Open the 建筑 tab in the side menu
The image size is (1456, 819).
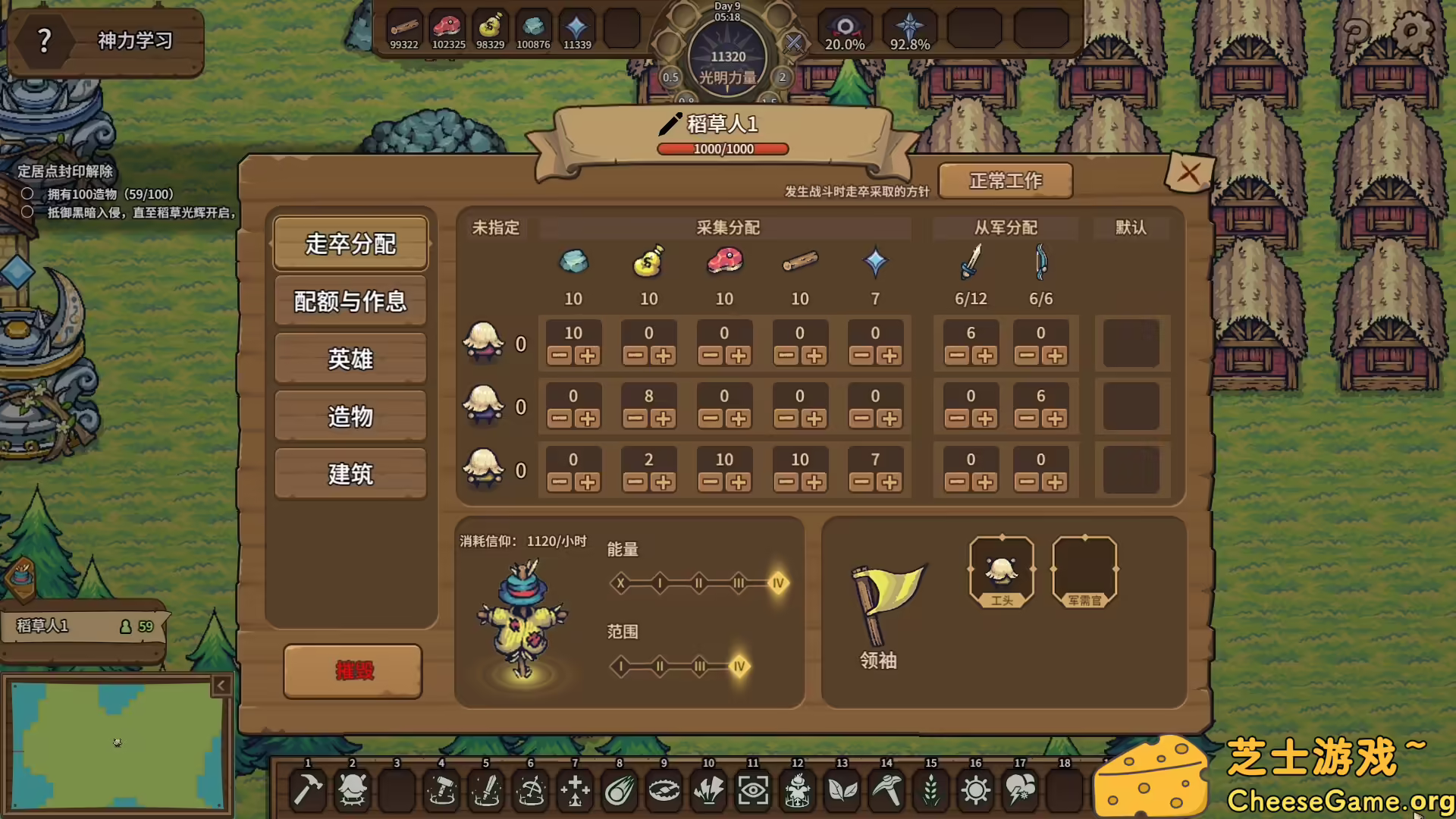click(350, 473)
